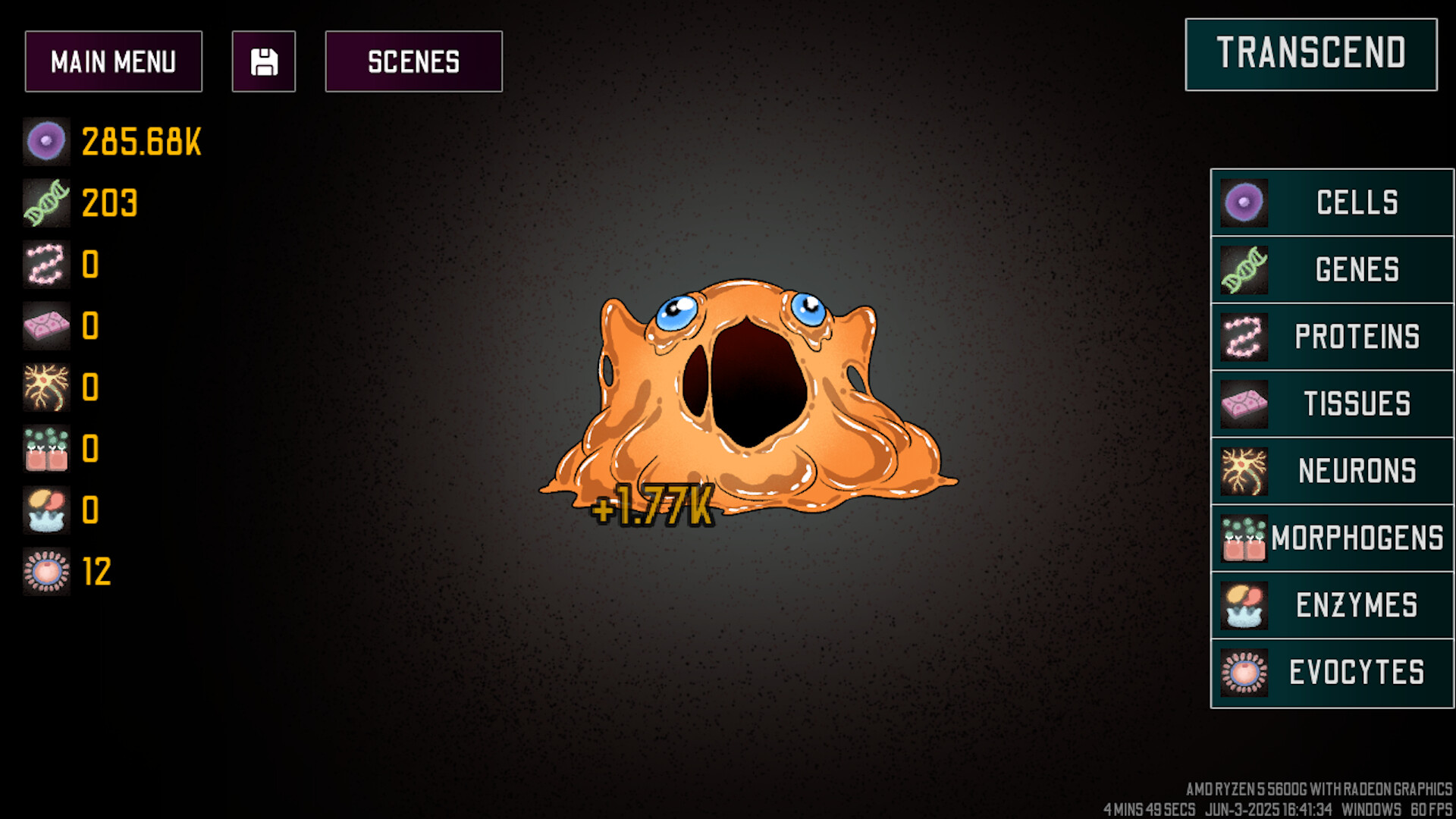Image resolution: width=1456 pixels, height=819 pixels.
Task: Click the purple cell counter icon
Action: 46,141
